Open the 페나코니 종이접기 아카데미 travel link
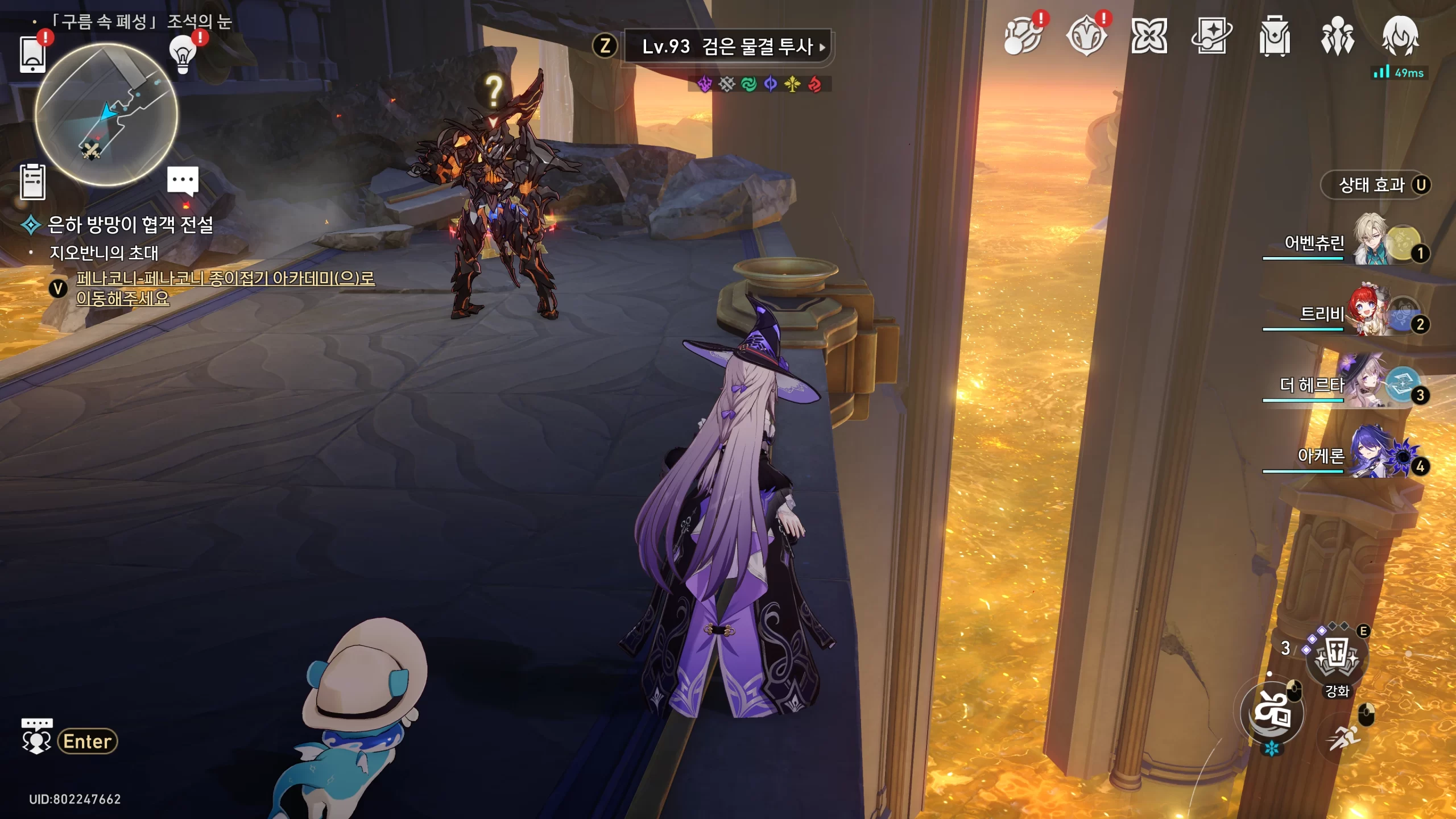1456x819 pixels. click(225, 288)
